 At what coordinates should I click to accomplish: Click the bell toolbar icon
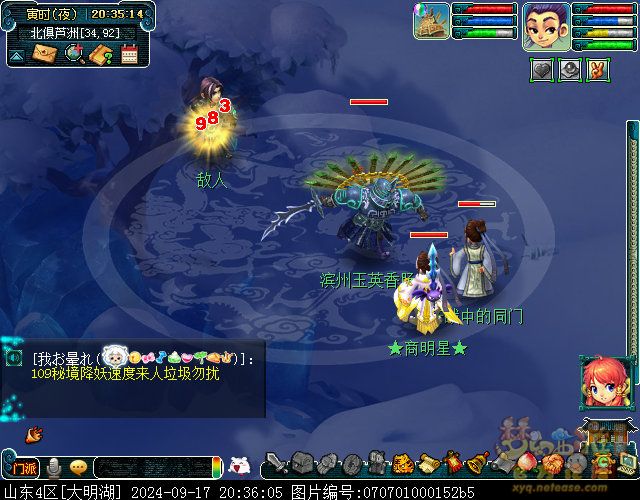tap(478, 464)
